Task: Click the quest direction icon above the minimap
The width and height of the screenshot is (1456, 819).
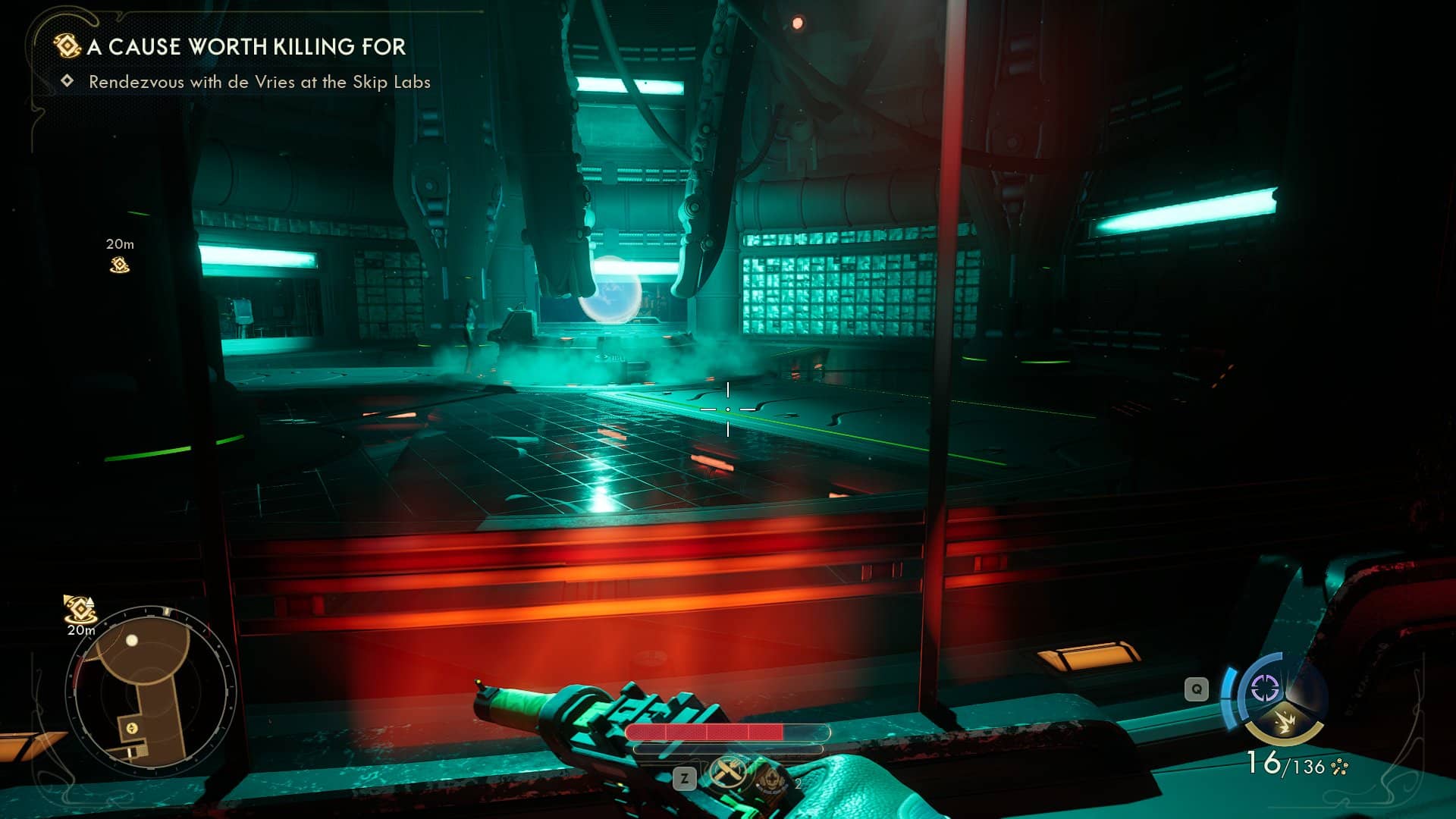Action: click(x=79, y=608)
